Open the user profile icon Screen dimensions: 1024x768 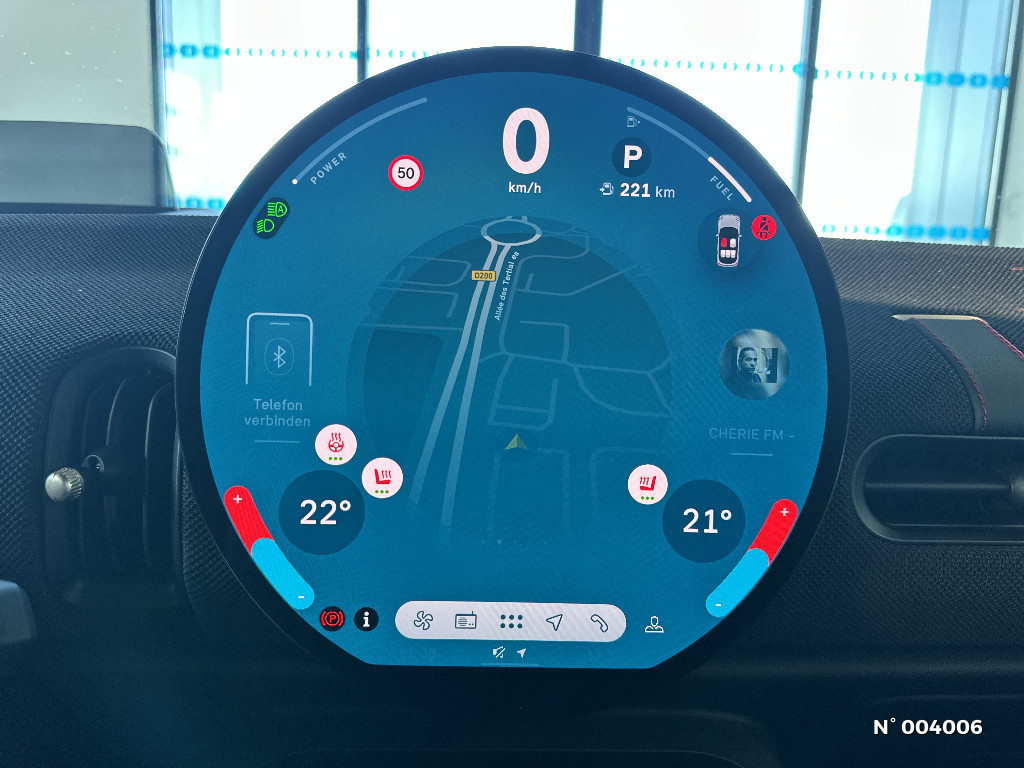coord(654,625)
